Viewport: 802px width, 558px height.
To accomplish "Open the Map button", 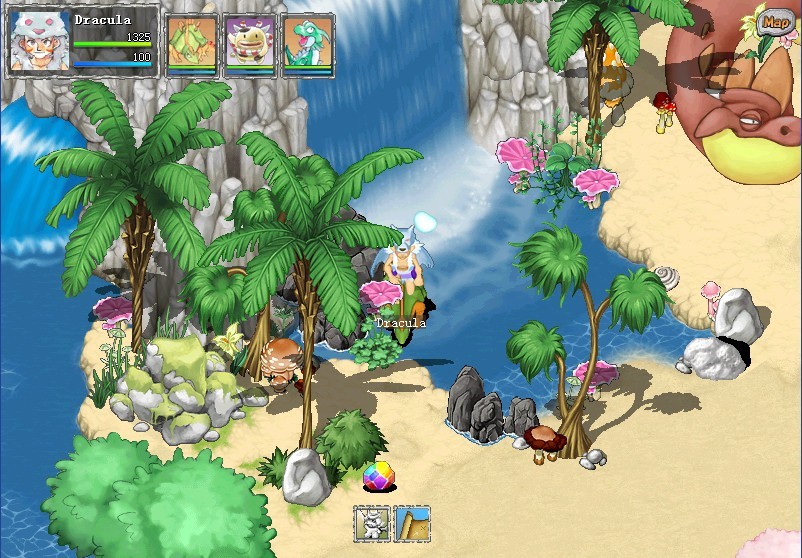I will 775,21.
